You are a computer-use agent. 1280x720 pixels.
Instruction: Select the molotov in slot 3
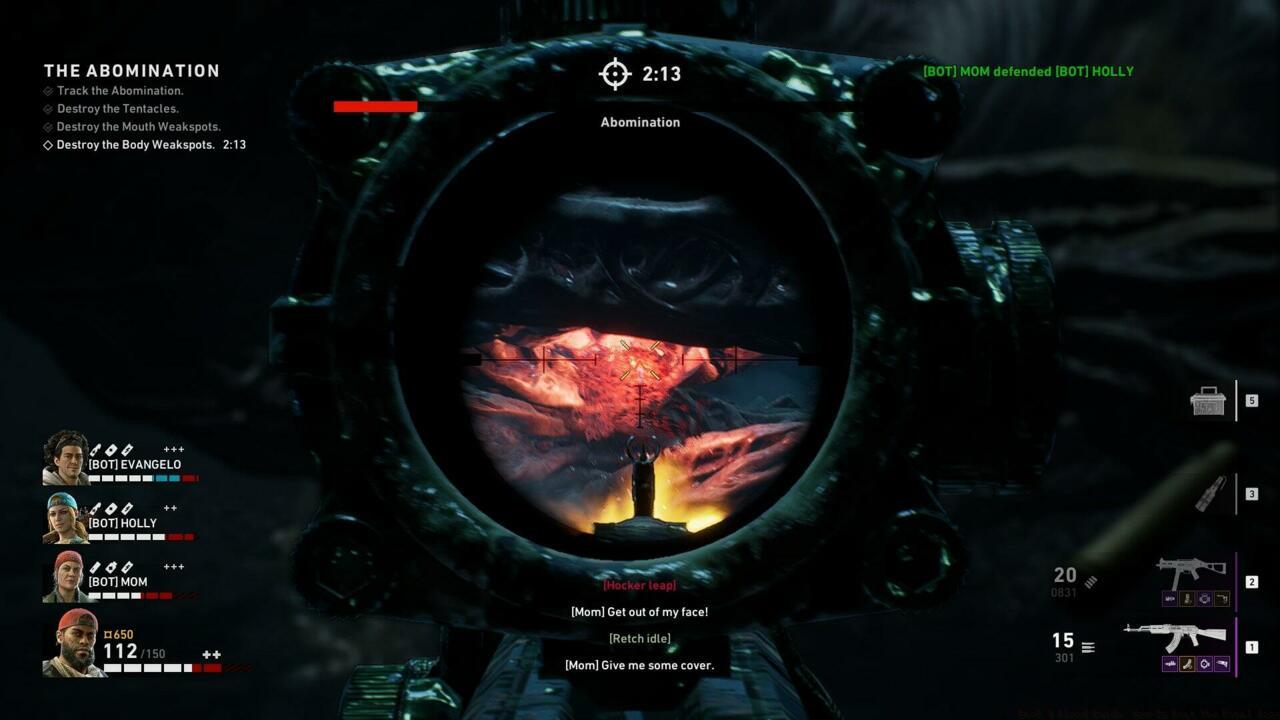point(1213,491)
